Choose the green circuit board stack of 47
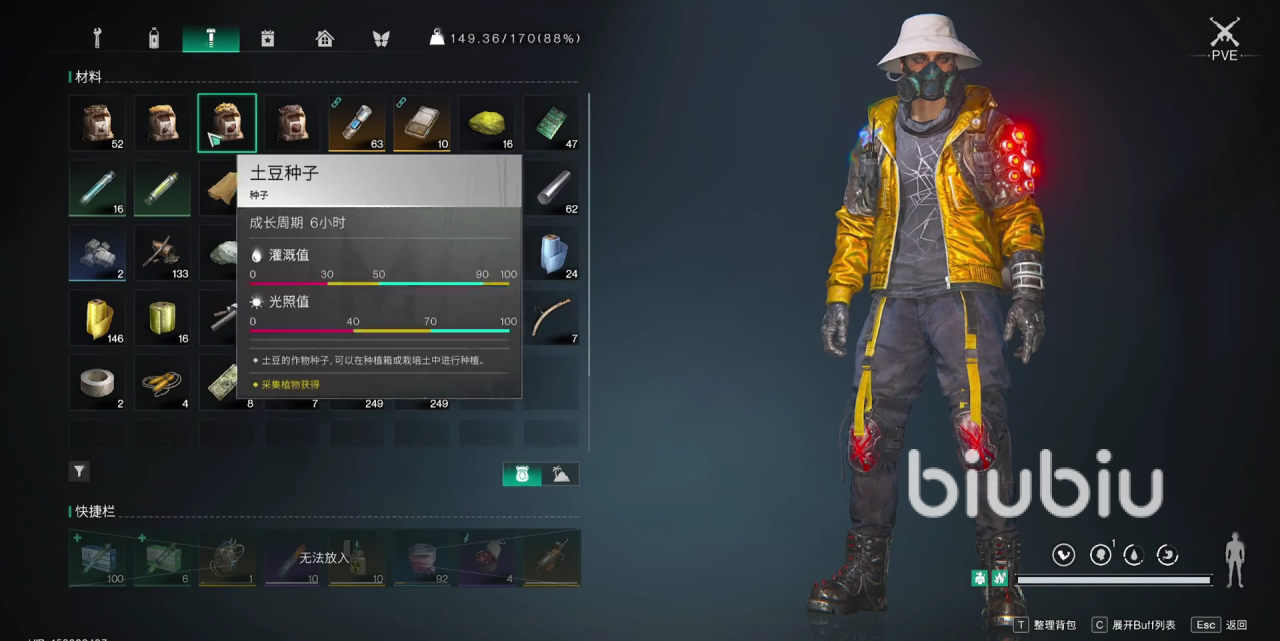This screenshot has width=1280, height=641. [551, 123]
